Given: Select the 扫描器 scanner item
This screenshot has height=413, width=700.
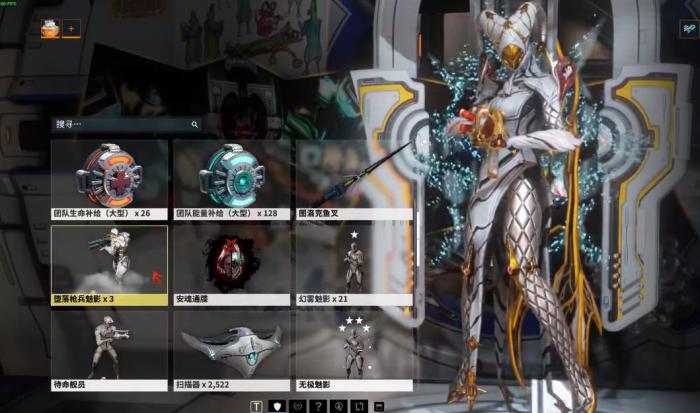Looking at the screenshot, I should coord(232,349).
